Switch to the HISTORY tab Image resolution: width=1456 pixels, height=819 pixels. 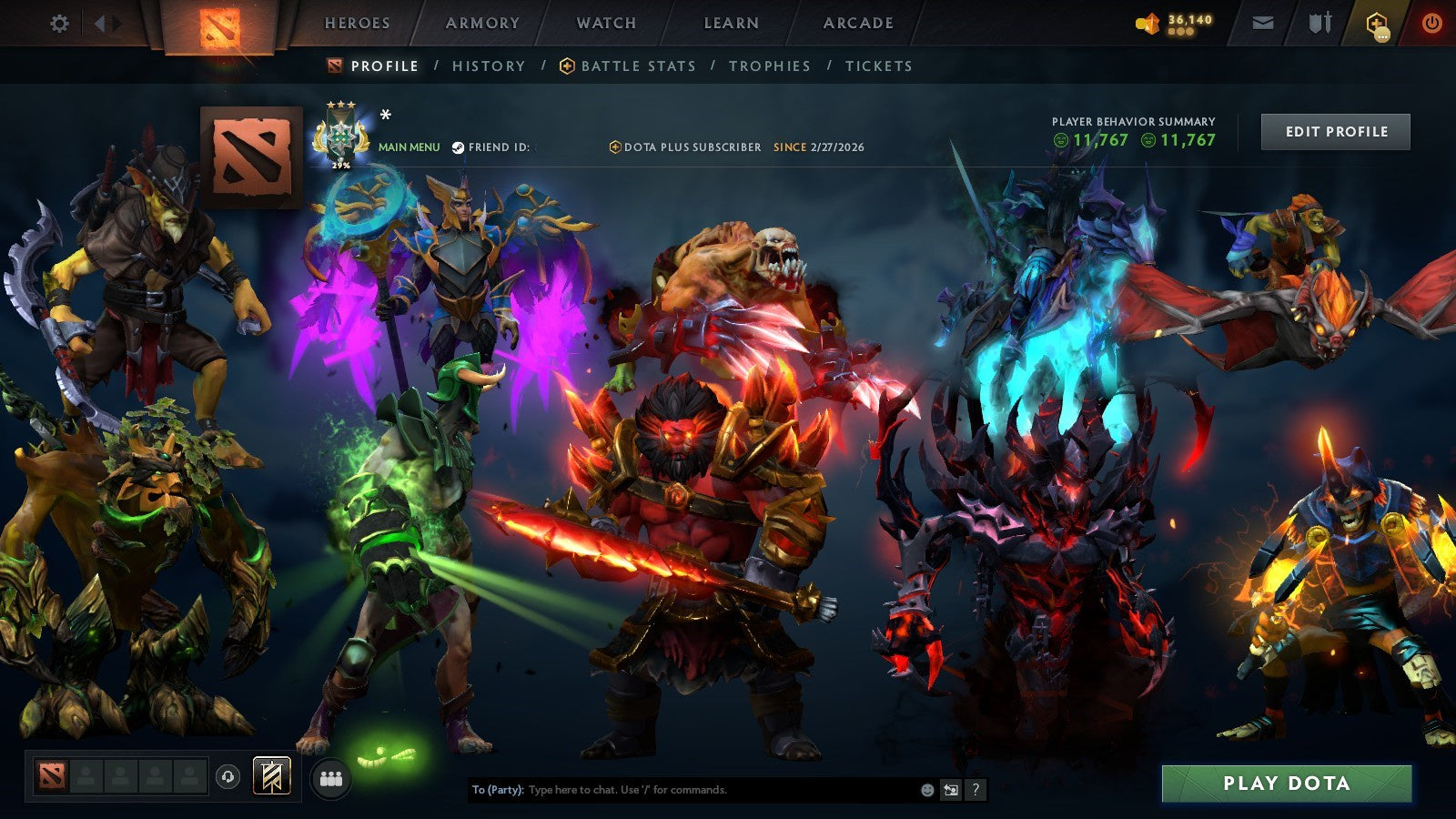(x=489, y=66)
